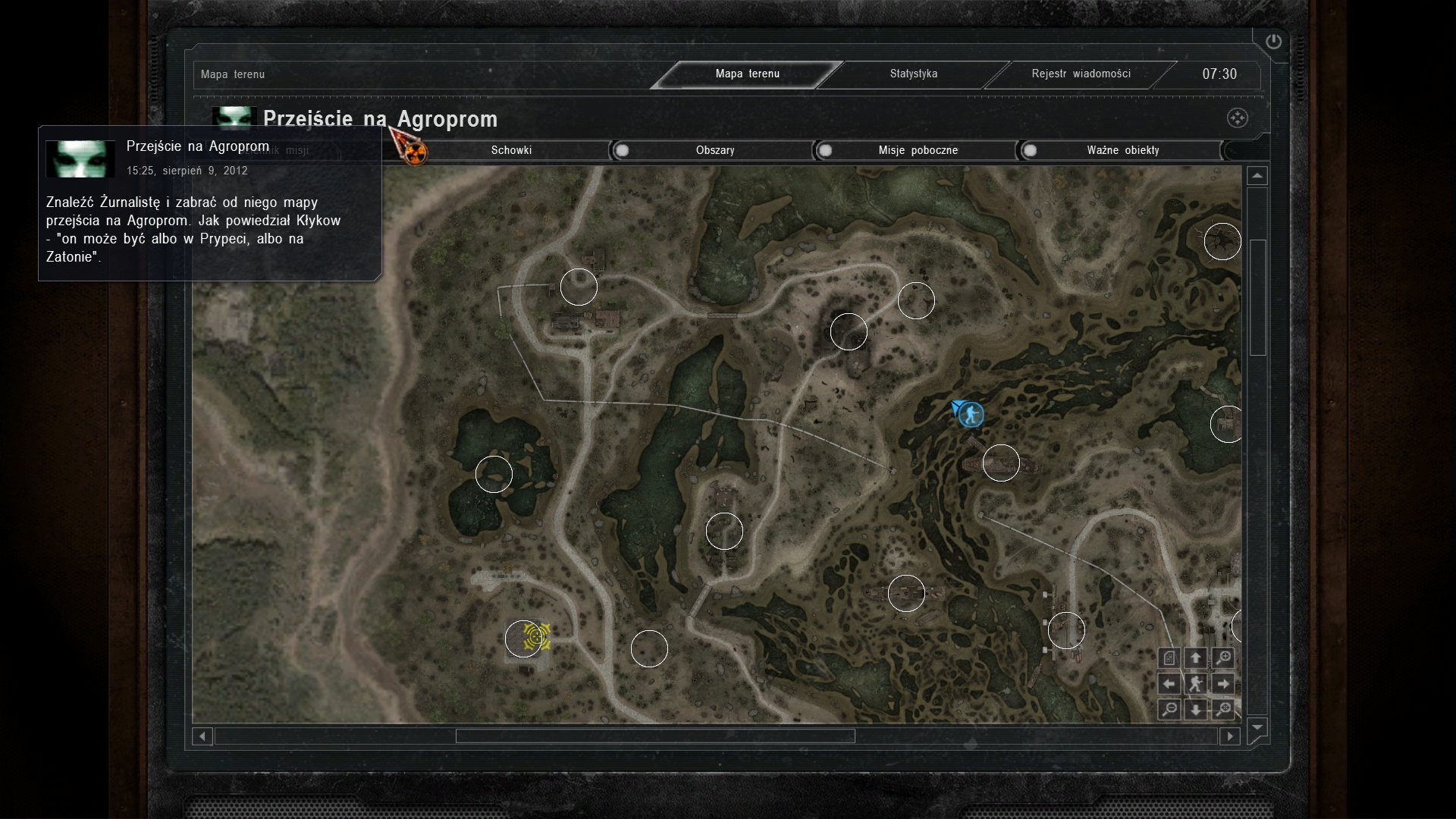Open the Rejestr wiadomości tab
The height and width of the screenshot is (819, 1456).
[x=1081, y=74]
